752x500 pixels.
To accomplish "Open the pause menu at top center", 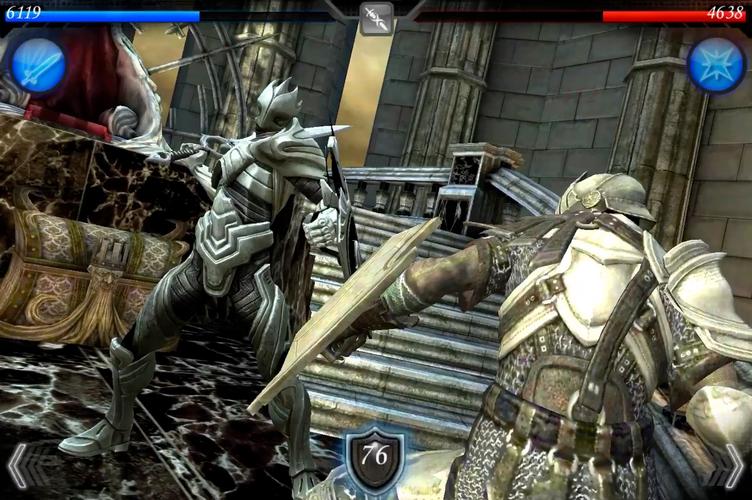I will (376, 18).
